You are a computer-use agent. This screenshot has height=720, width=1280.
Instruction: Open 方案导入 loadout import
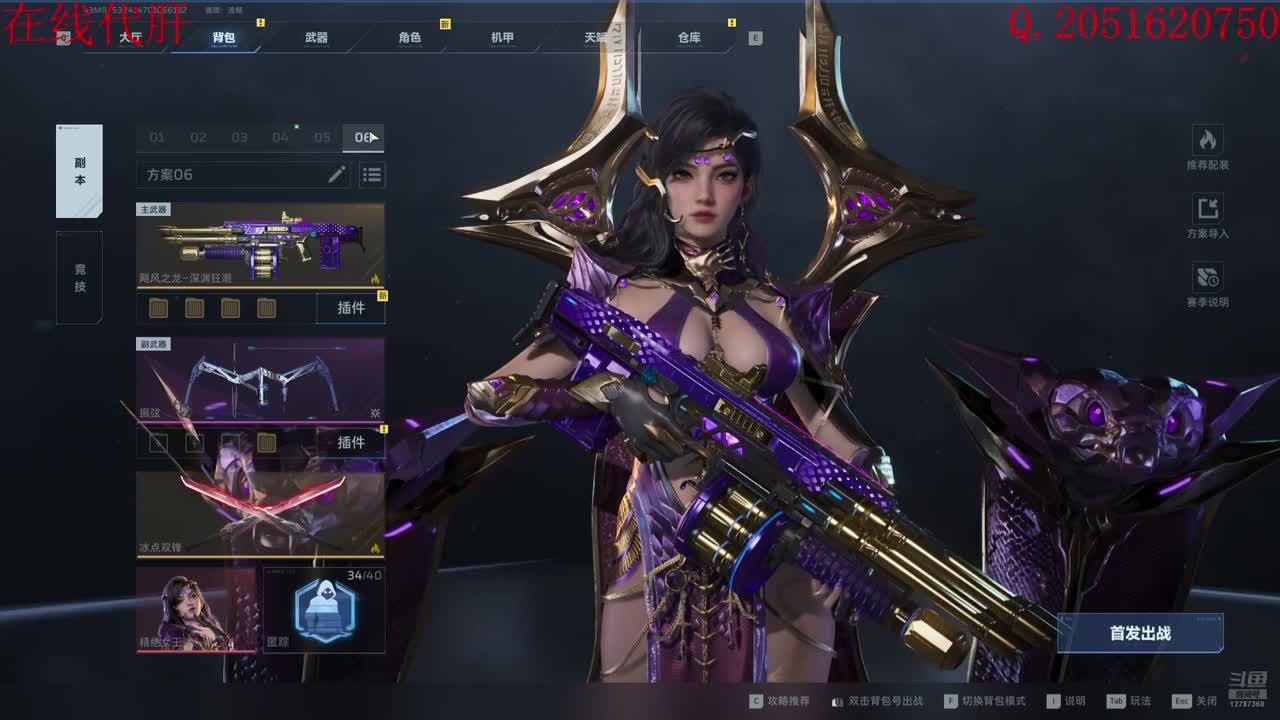1208,216
